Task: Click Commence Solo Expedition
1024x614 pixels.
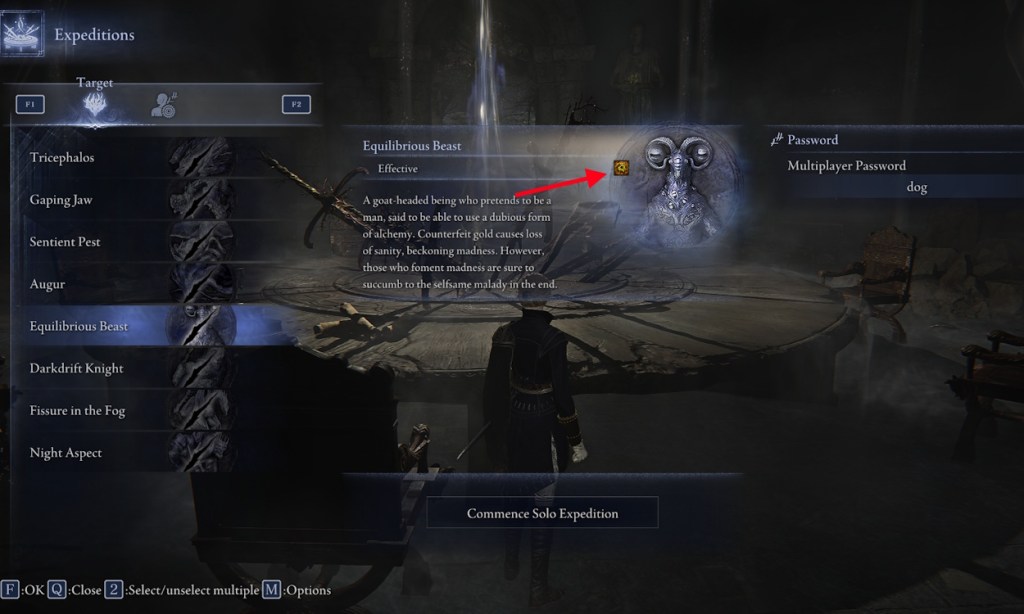Action: coord(542,513)
